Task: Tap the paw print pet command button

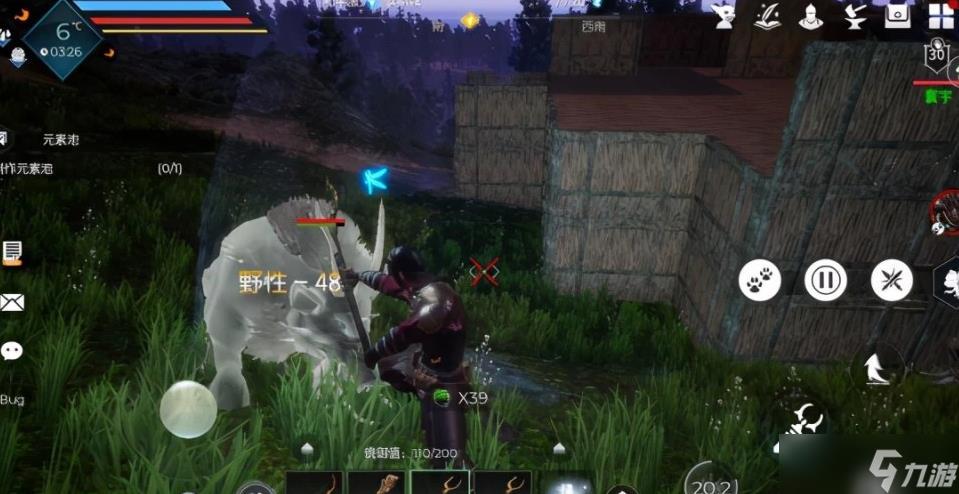Action: pos(760,281)
